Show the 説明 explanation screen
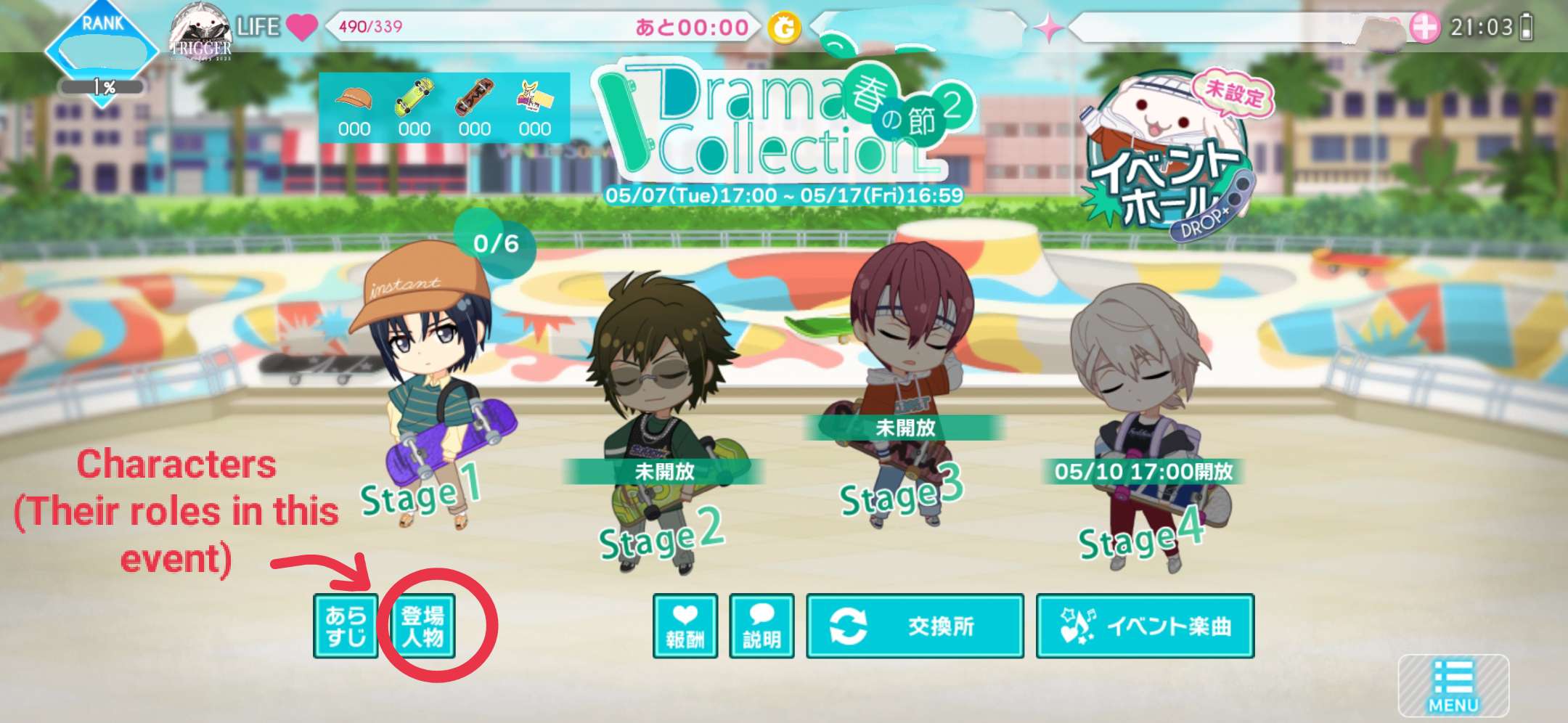Viewport: 1568px width, 723px height. coord(761,626)
